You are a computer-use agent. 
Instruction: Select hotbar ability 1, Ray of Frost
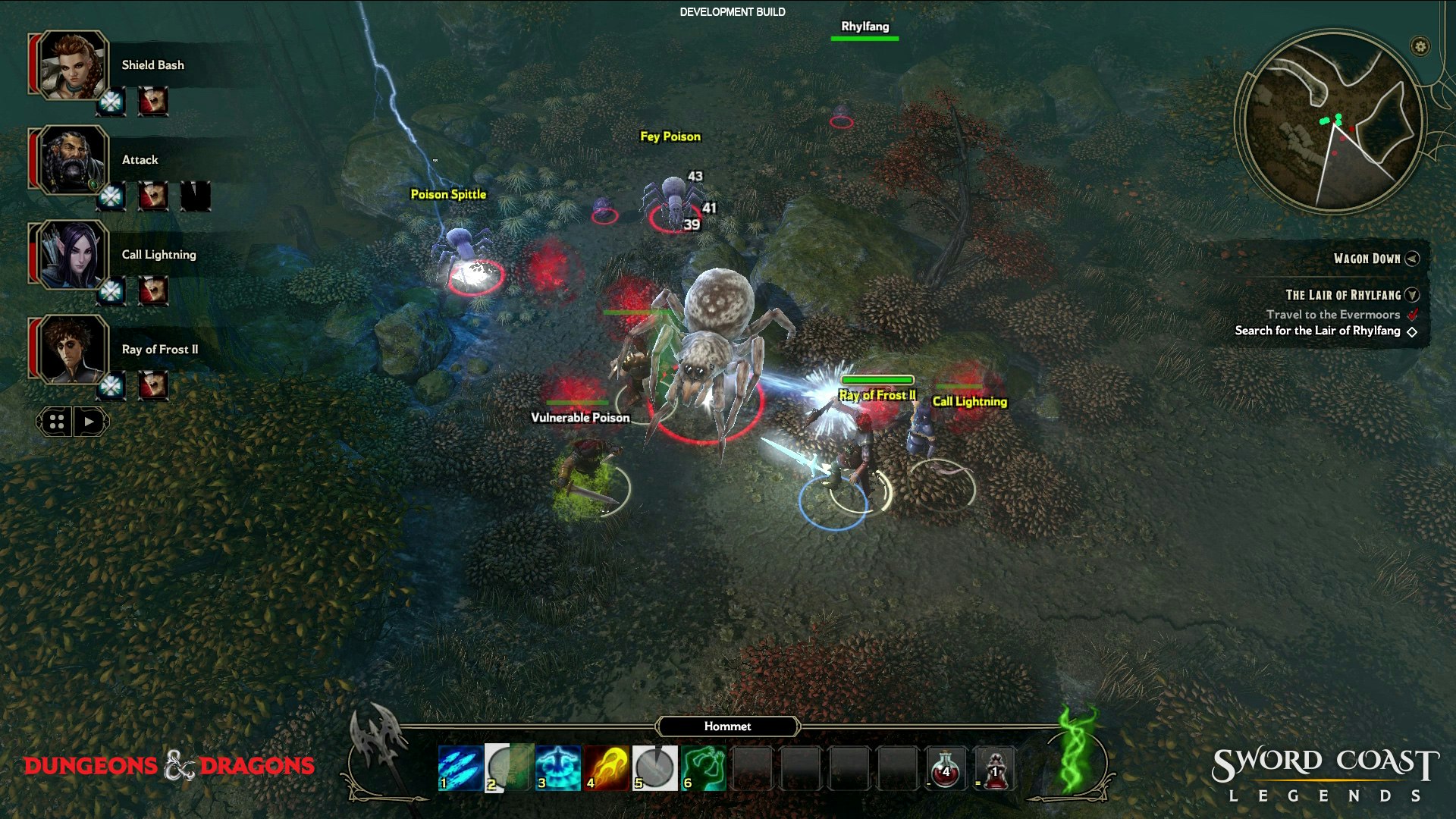coord(458,767)
